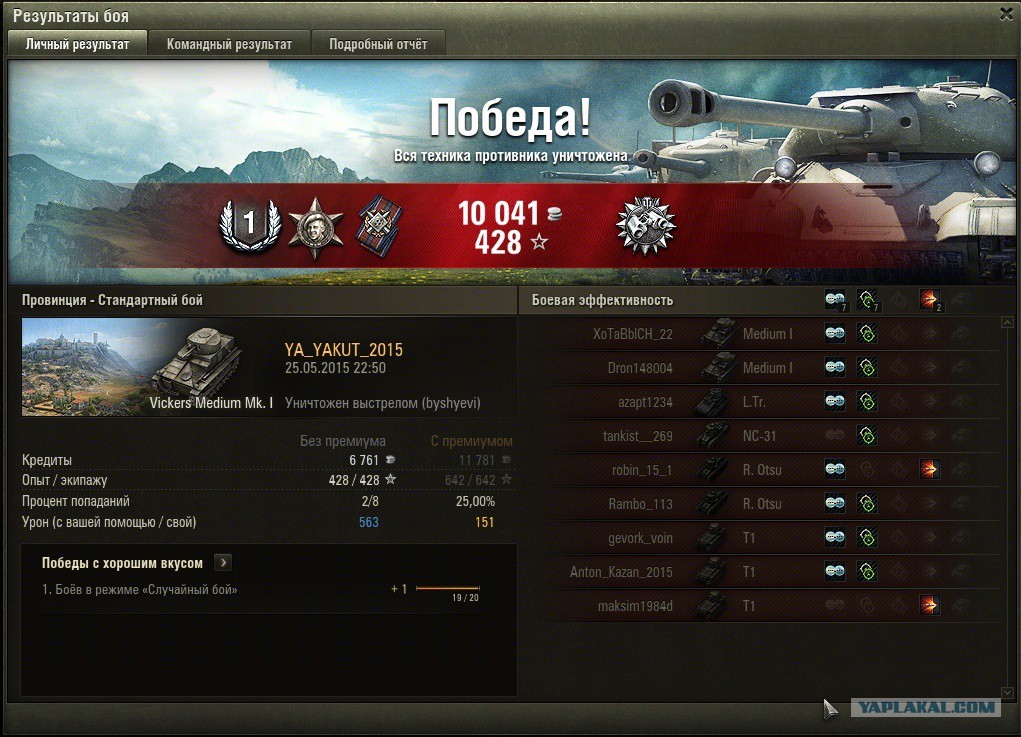Image resolution: width=1021 pixels, height=737 pixels.
Task: Switch to the Командный результат tab
Action: tap(229, 44)
